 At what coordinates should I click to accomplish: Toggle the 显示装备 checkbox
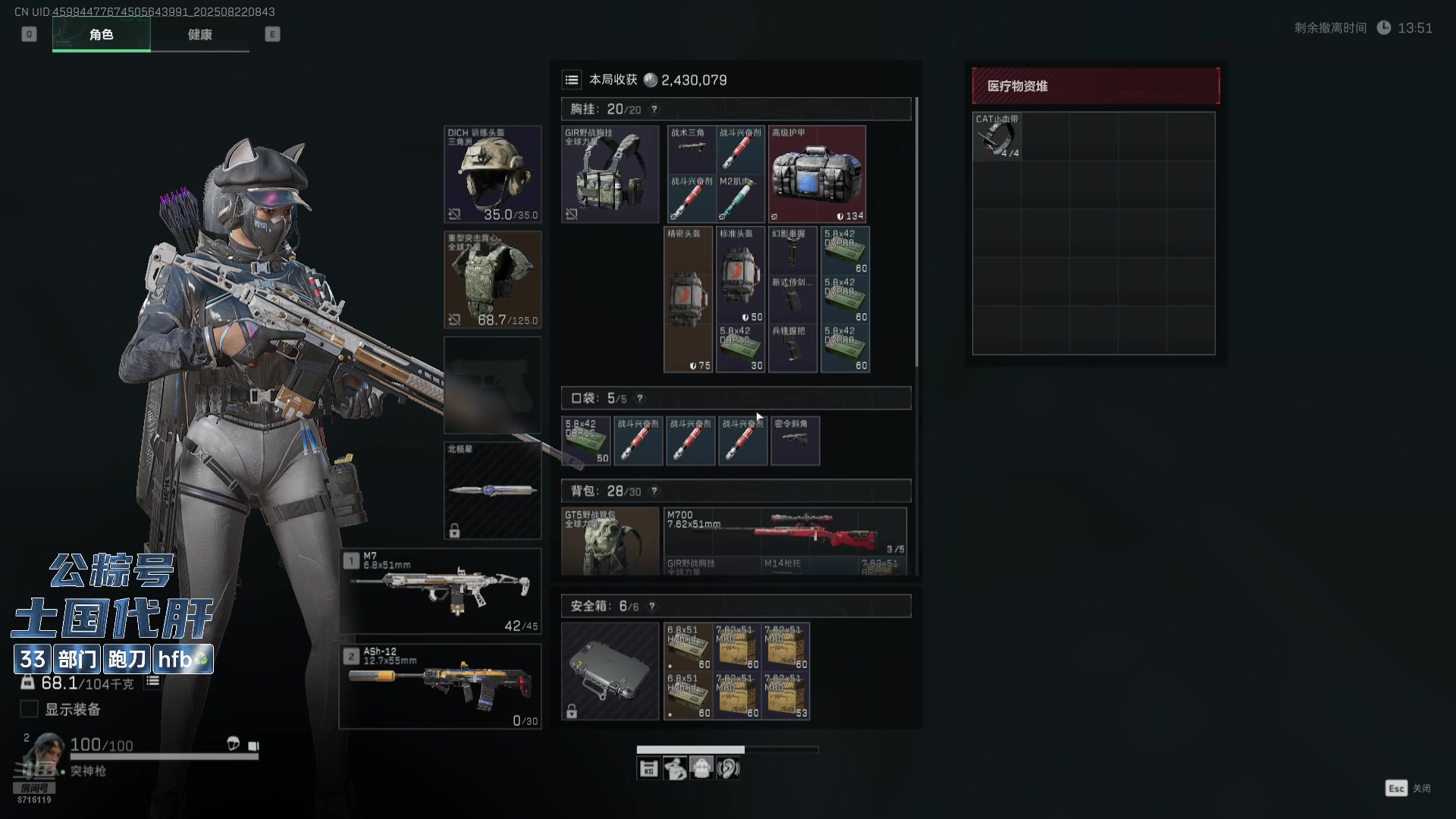[x=29, y=709]
